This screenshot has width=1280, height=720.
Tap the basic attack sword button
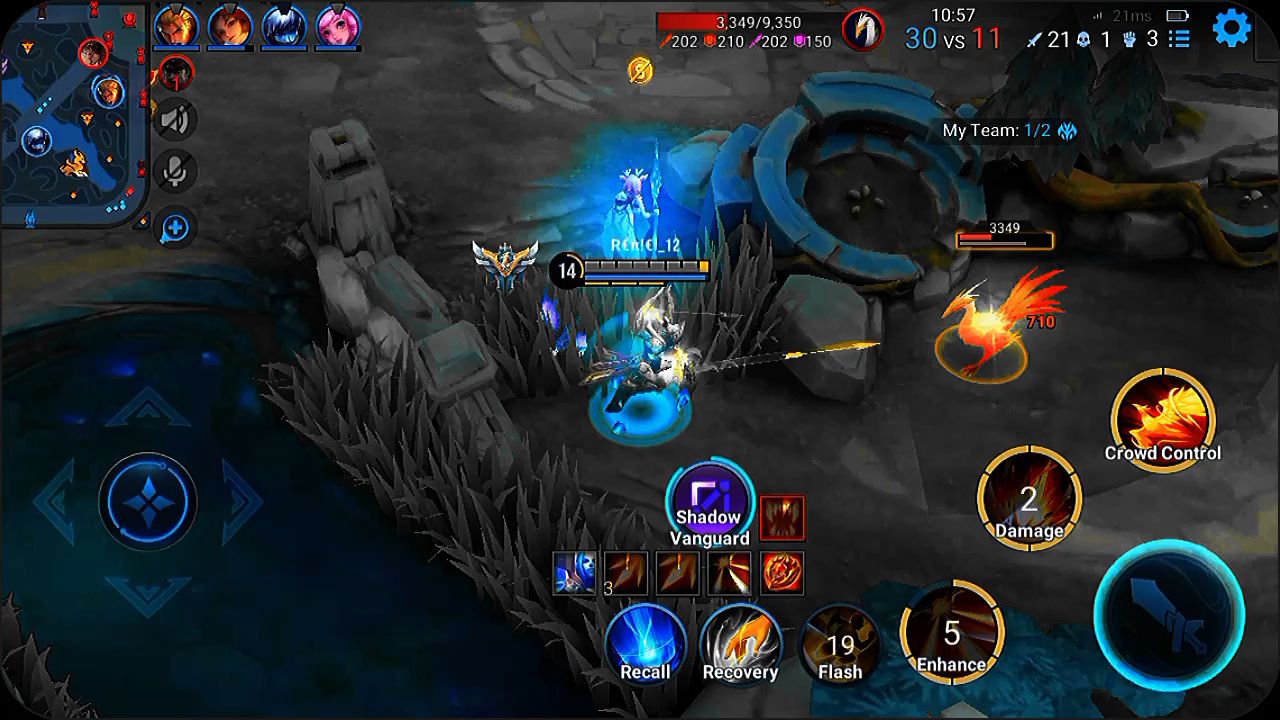pyautogui.click(x=1168, y=614)
